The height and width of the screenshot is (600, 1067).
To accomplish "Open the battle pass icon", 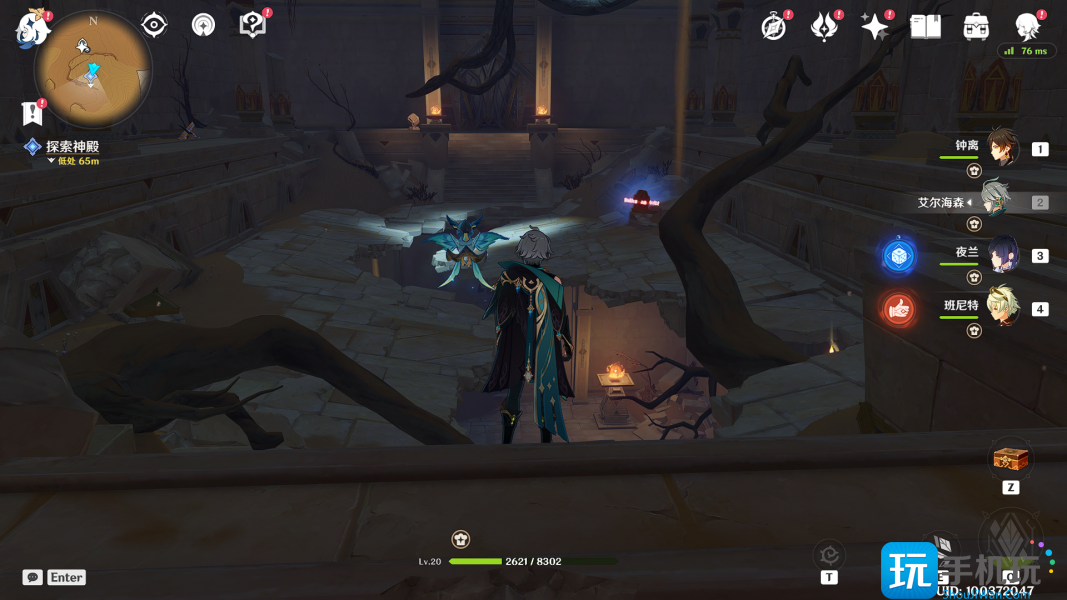I will coord(823,27).
